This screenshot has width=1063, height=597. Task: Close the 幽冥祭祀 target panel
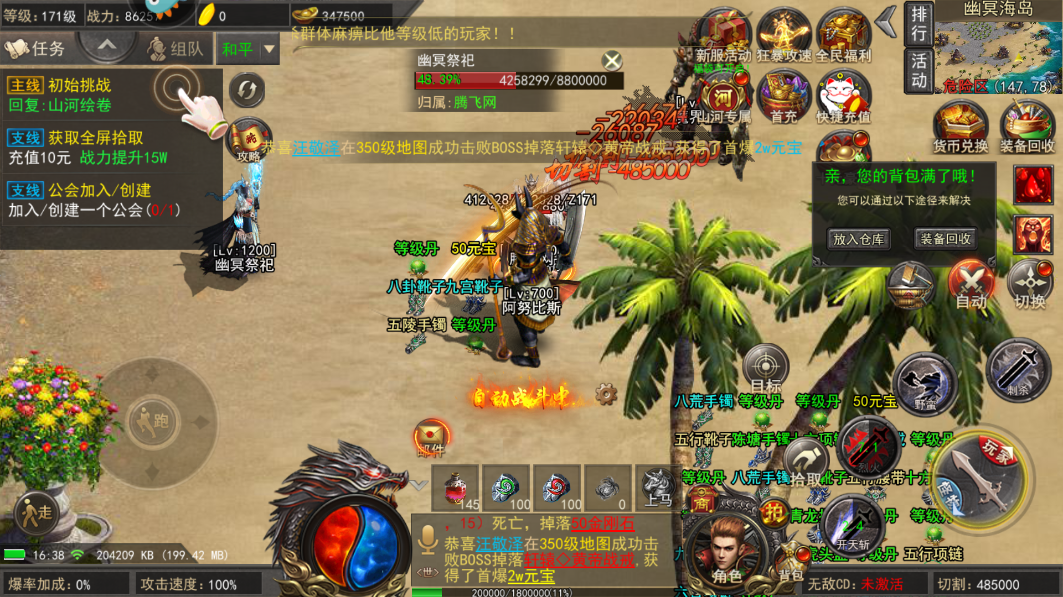(612, 61)
